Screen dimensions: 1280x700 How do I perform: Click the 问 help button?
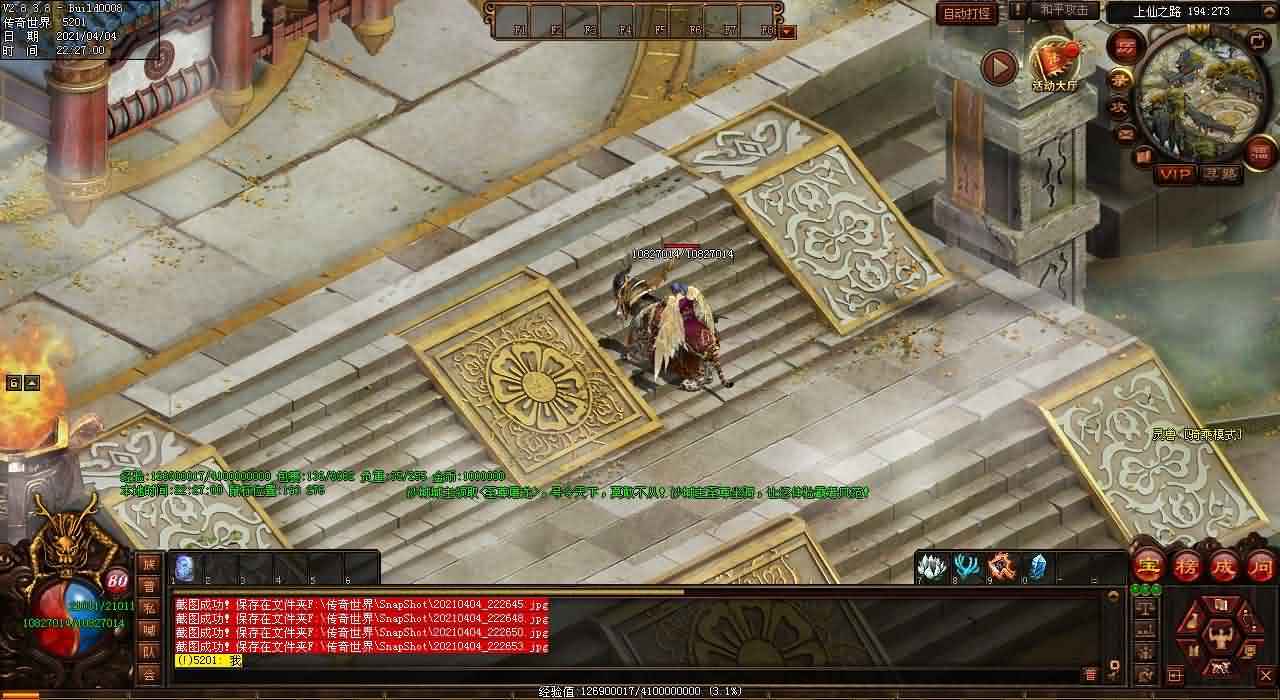1261,566
